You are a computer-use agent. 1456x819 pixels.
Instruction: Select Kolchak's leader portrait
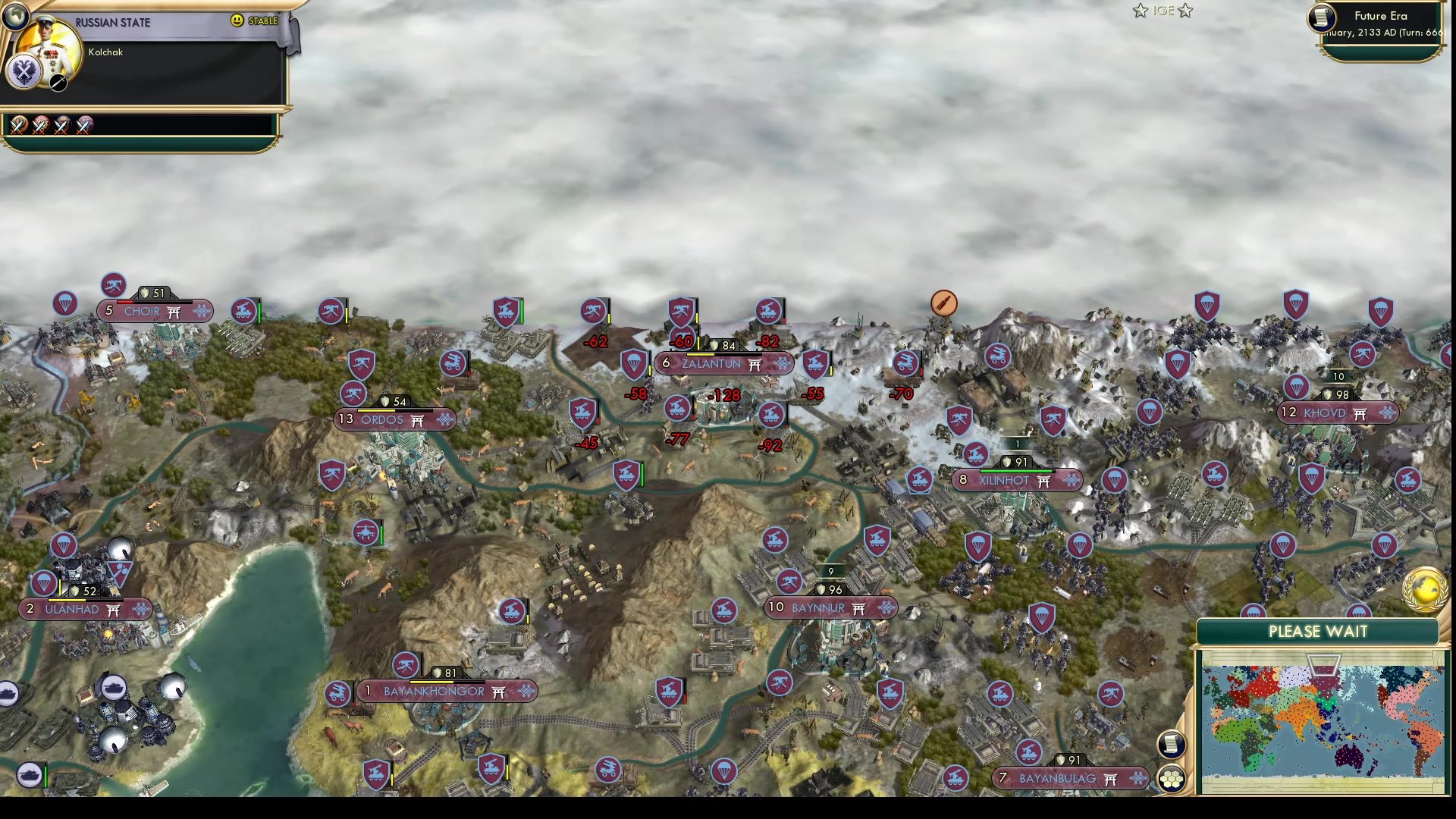click(x=47, y=47)
